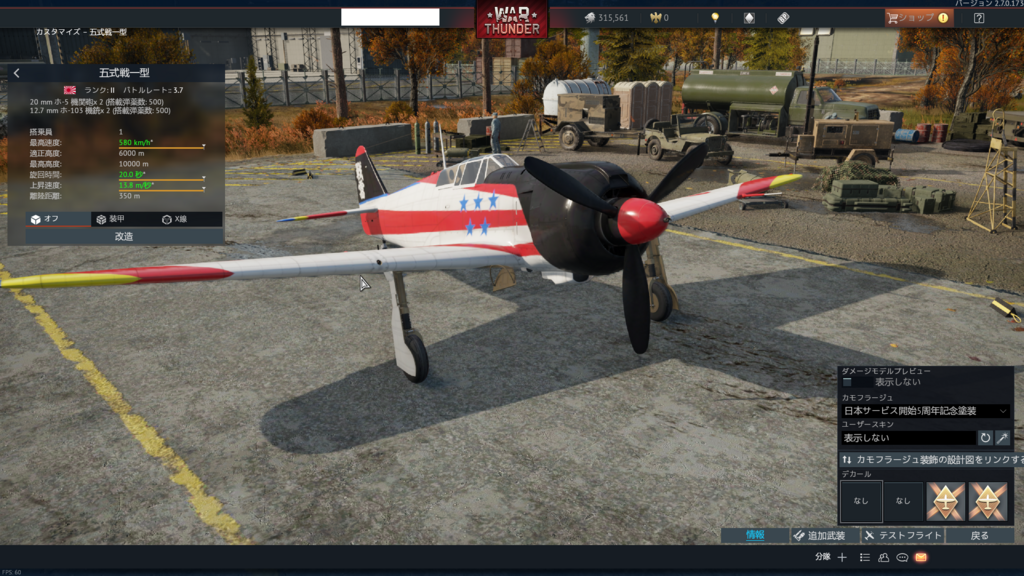Refresh the user skin list
Screen dimensions: 1024x576
[985, 438]
